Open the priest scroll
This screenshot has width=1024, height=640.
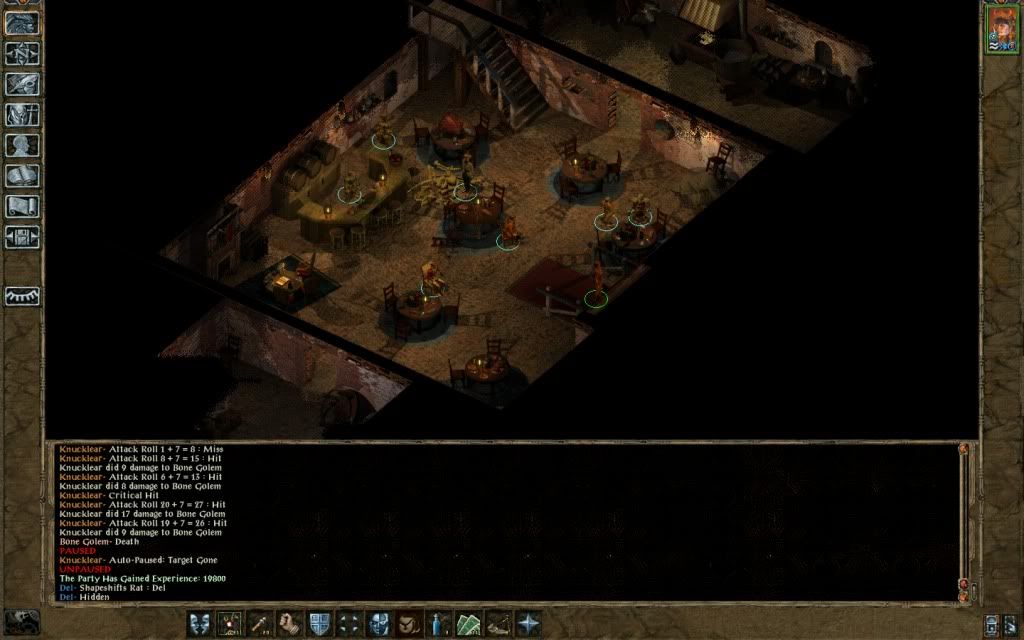(22, 206)
